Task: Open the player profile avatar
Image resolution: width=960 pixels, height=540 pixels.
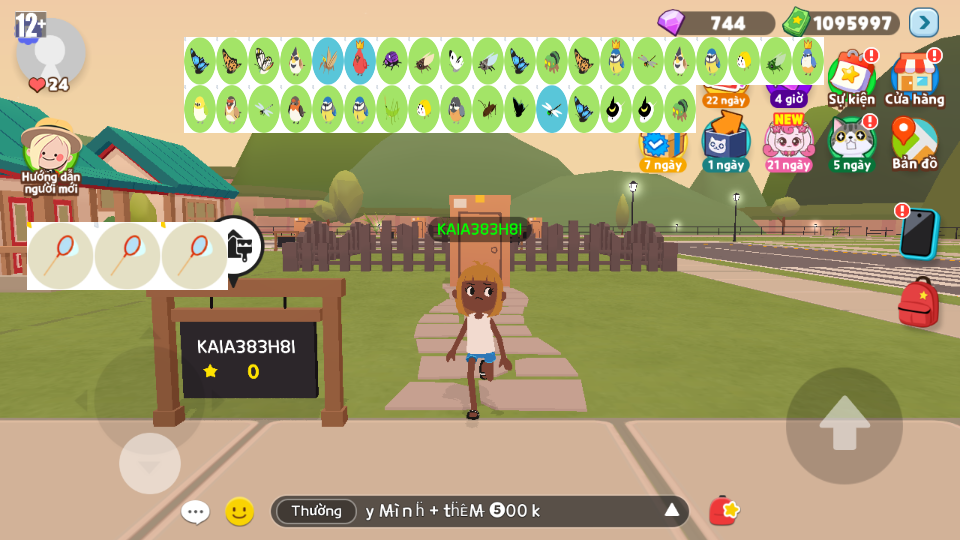Action: [x=50, y=52]
